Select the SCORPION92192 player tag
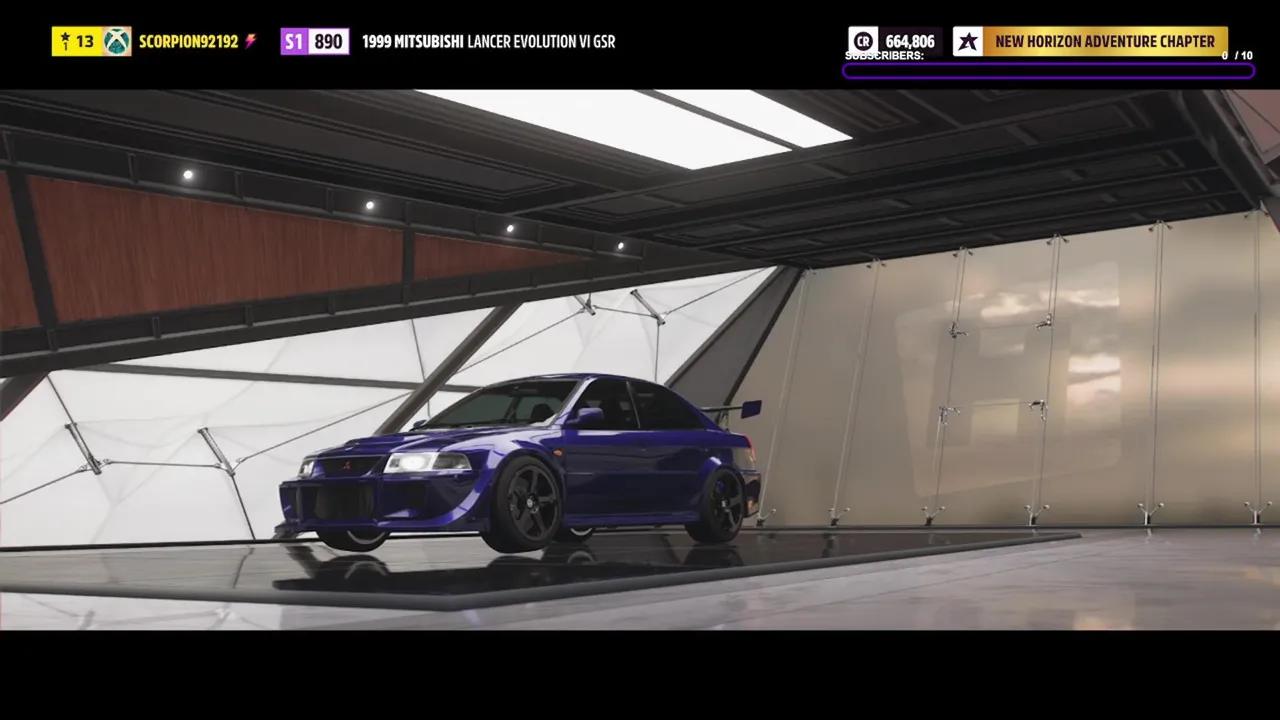Image resolution: width=1280 pixels, height=720 pixels. [x=188, y=41]
